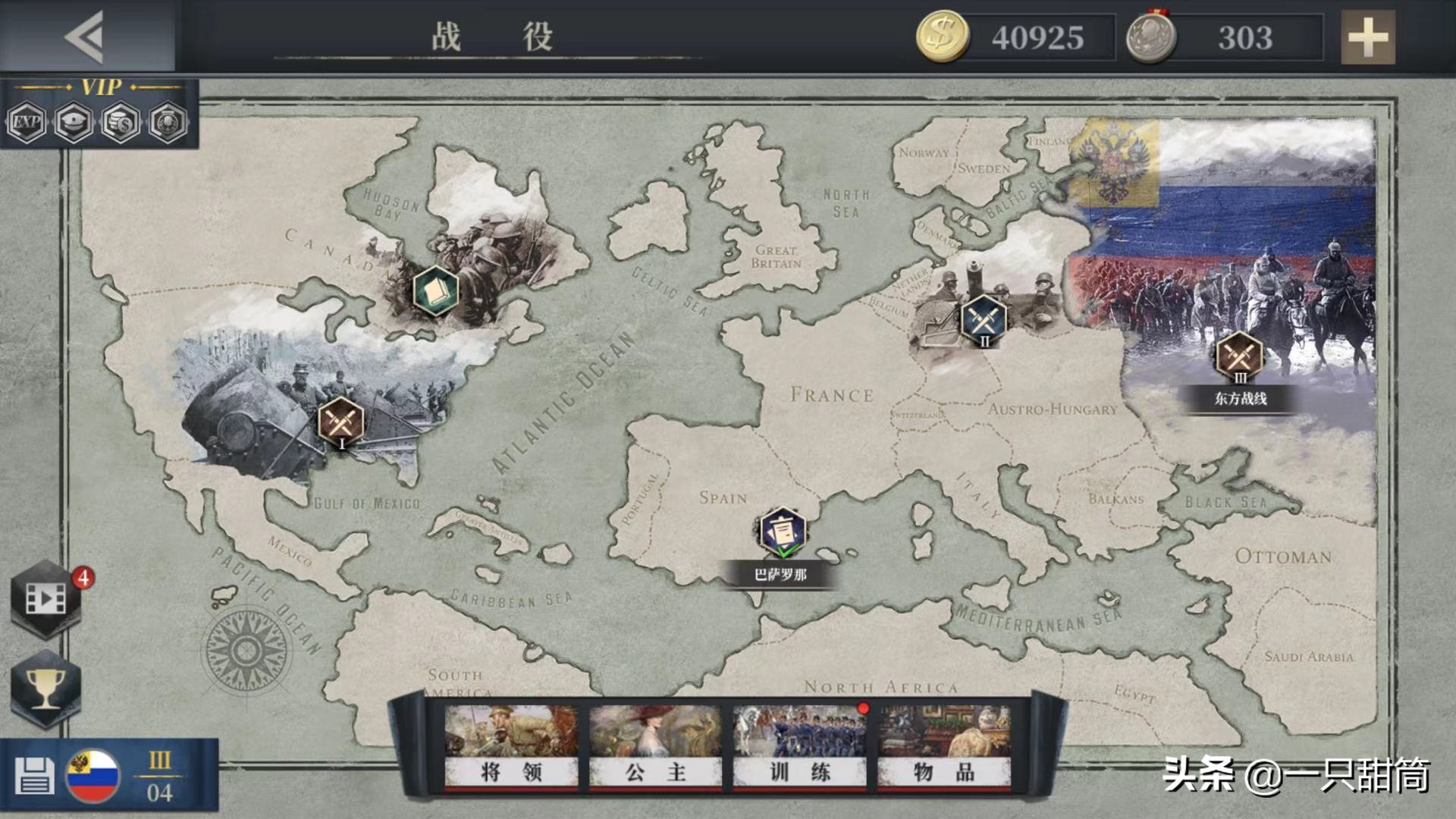Viewport: 1456px width, 819px height.
Task: Open the 巴萨罗那 mission marker
Action: (x=782, y=532)
